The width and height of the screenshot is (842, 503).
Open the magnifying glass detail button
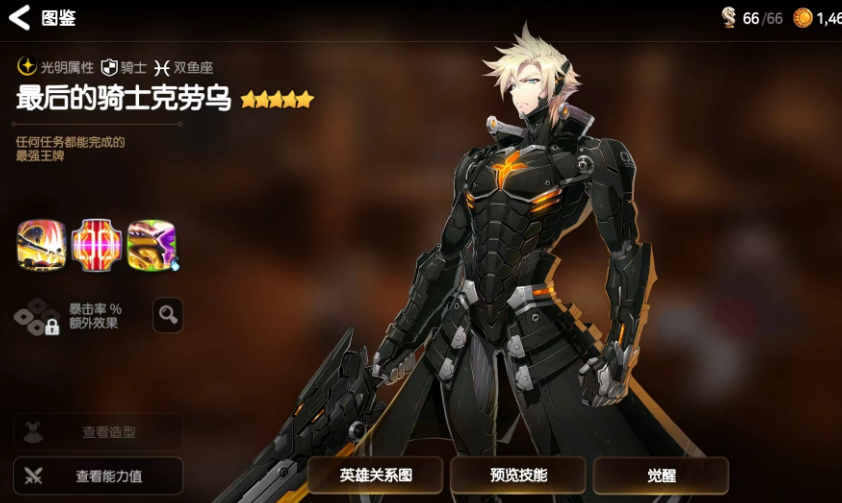(x=168, y=315)
